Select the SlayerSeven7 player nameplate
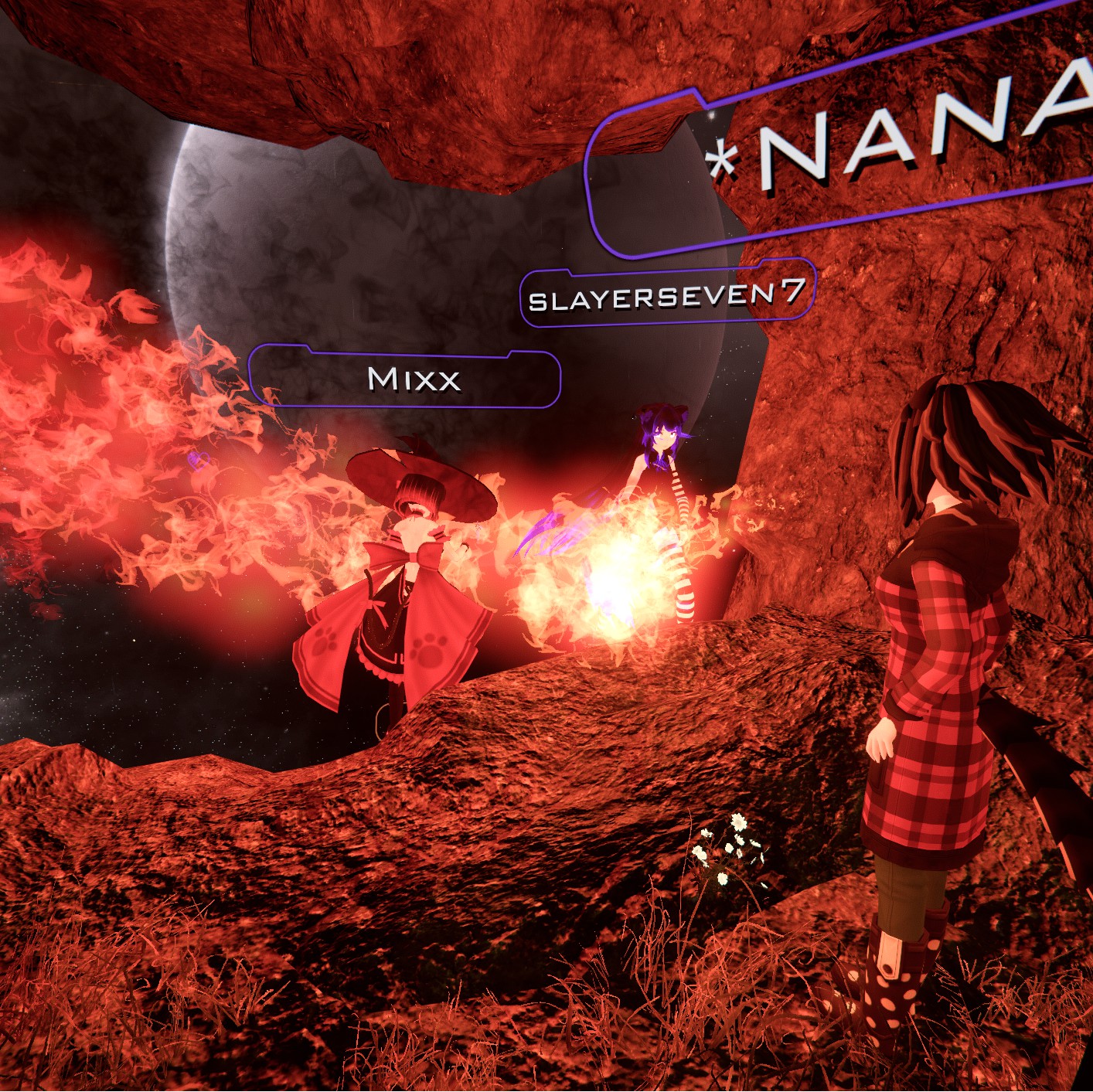This screenshot has width=1093, height=1092. click(x=666, y=294)
